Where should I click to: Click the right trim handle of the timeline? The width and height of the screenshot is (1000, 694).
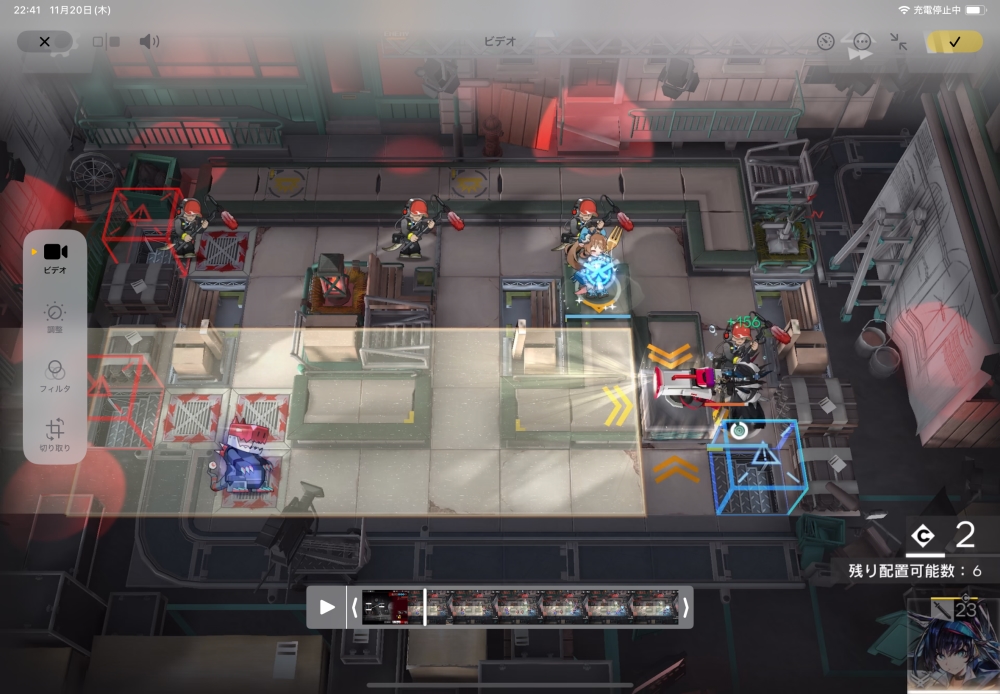(685, 607)
